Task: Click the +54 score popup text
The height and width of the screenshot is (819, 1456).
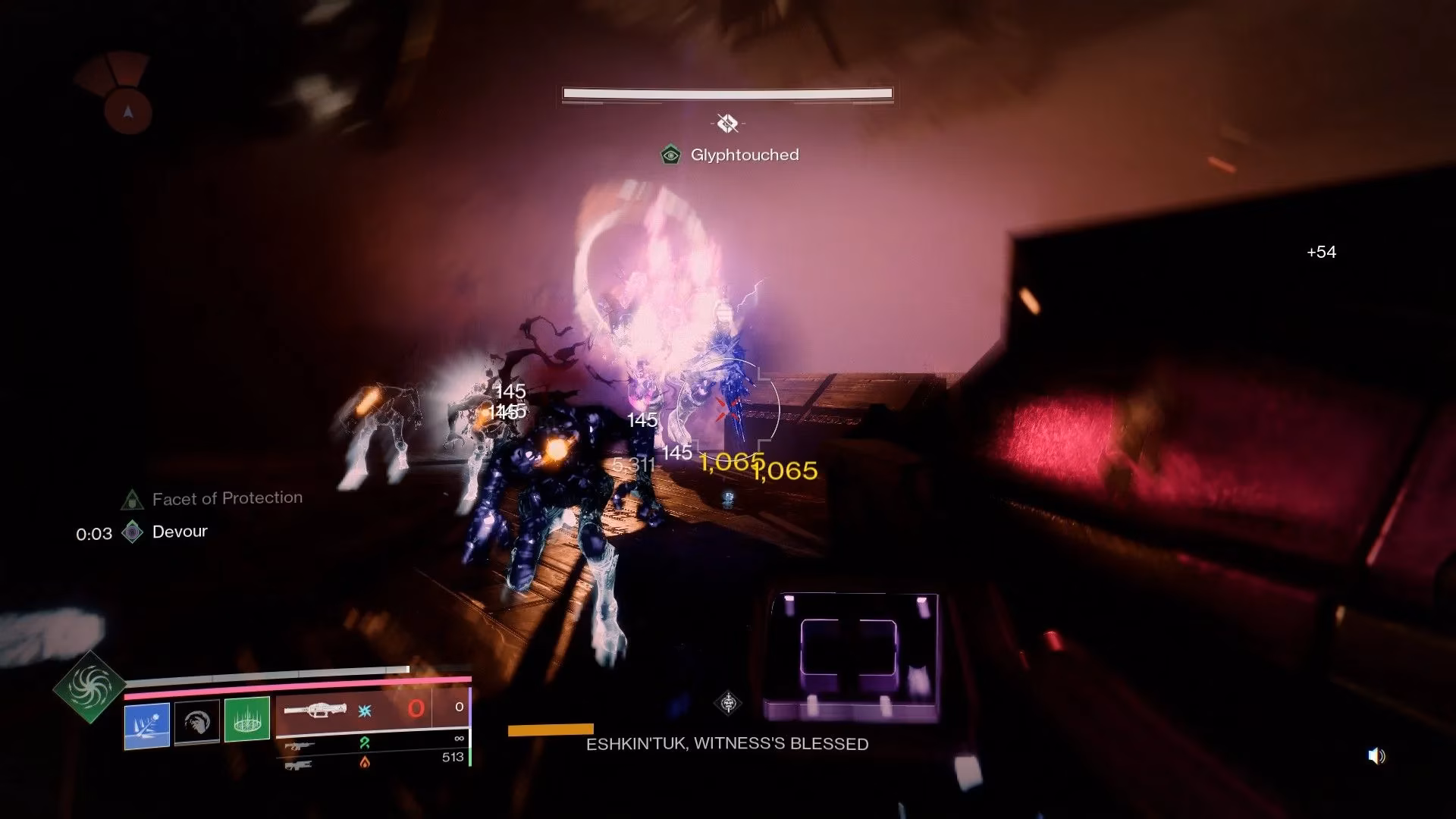Action: click(x=1323, y=253)
